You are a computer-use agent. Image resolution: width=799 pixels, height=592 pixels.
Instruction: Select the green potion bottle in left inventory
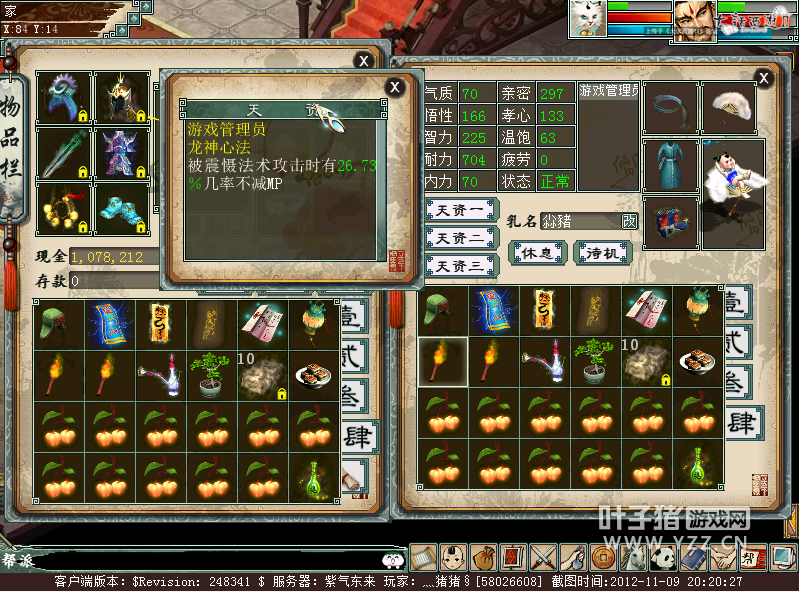tap(314, 478)
